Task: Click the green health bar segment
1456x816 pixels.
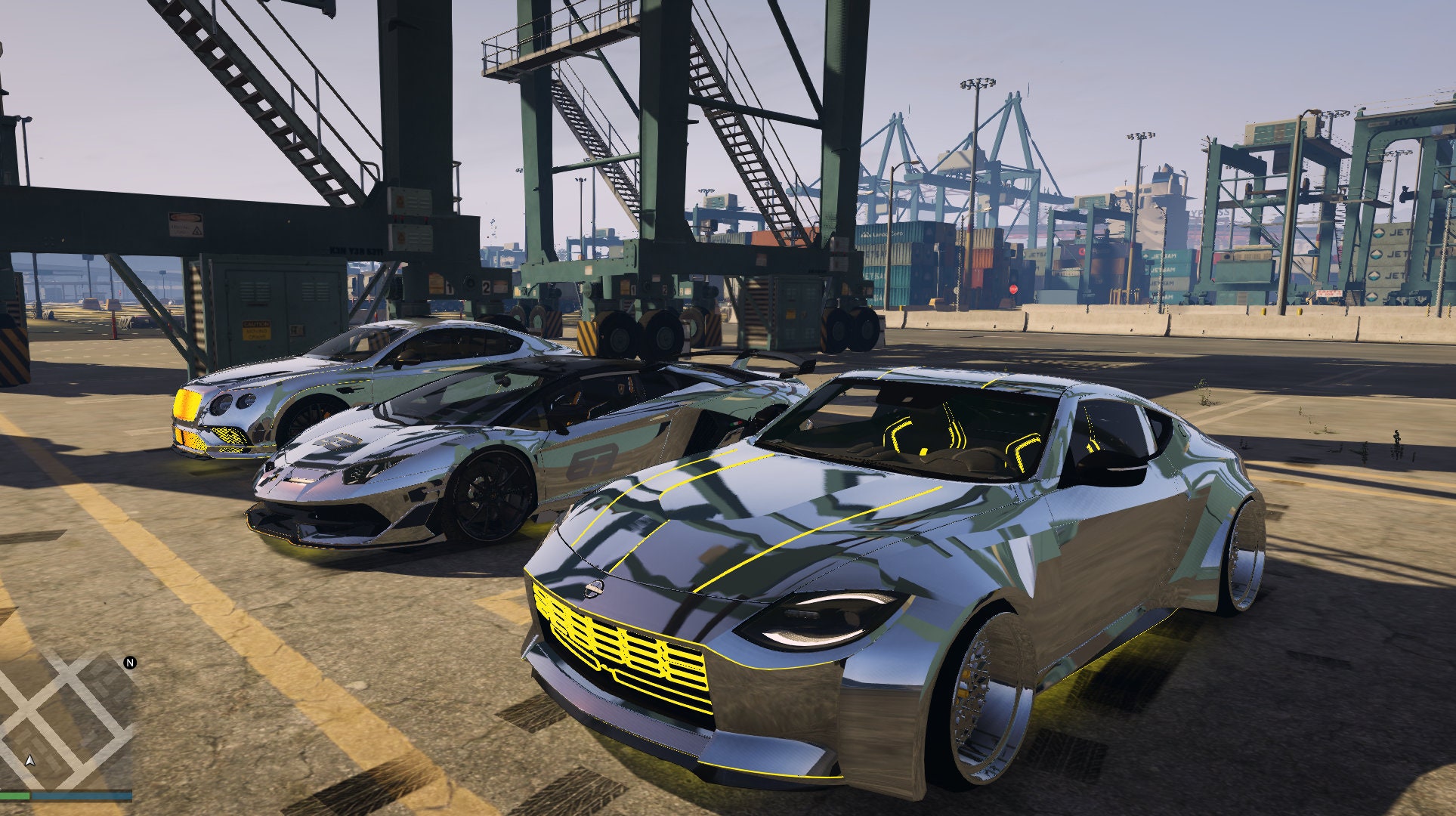Action: (x=14, y=796)
